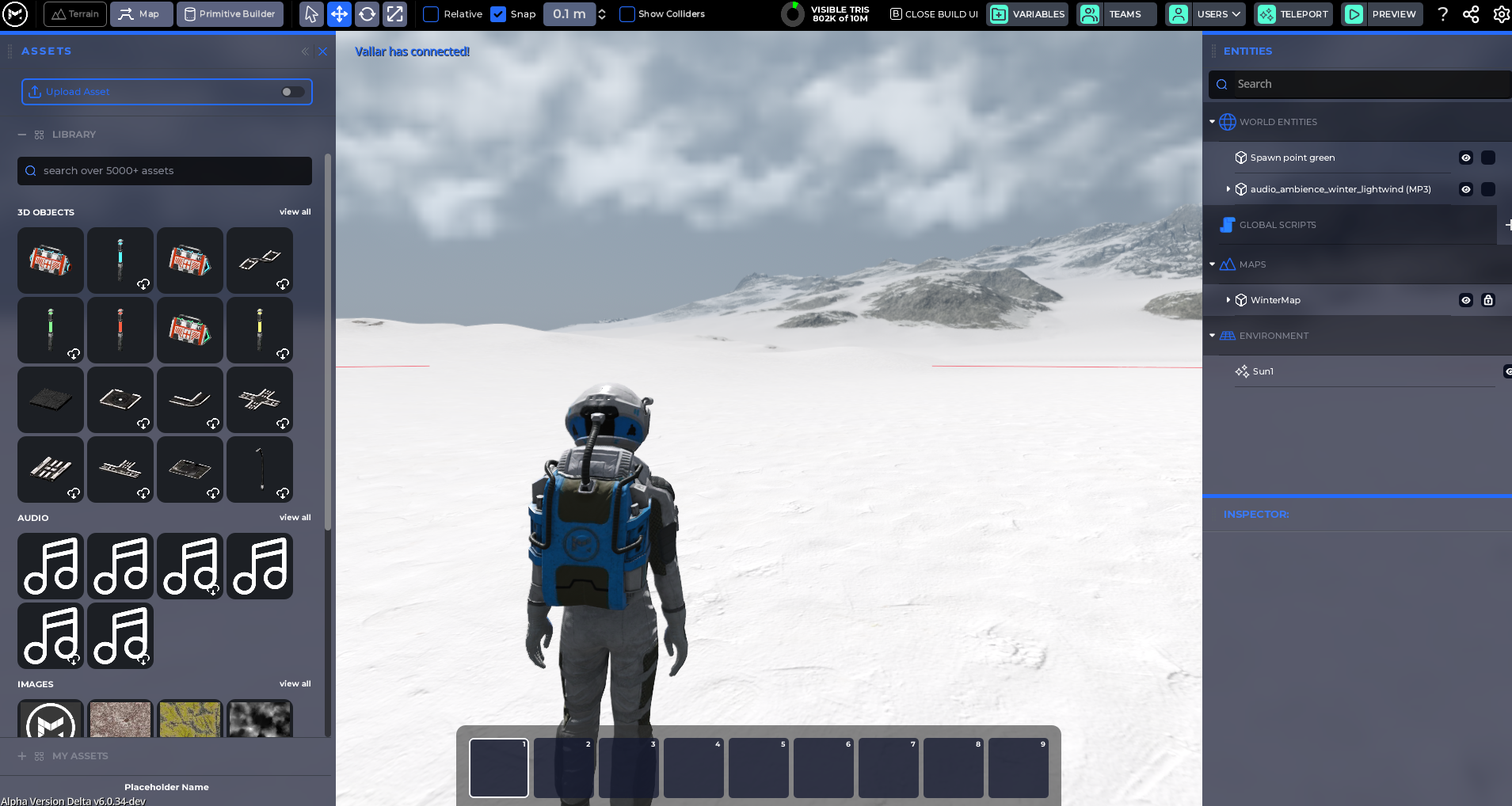Switch to the Scale tool
The width and height of the screenshot is (1512, 806).
[394, 13]
